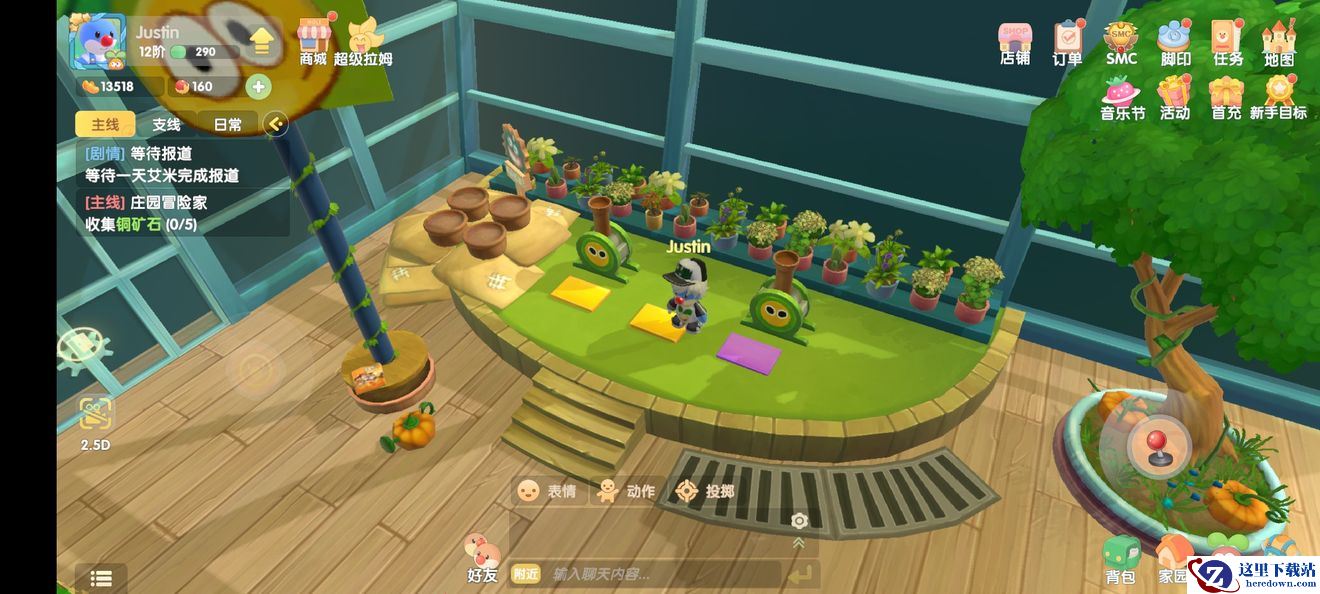Open the 任务 quest book
Screen dimensions: 1320x594
[1227, 42]
